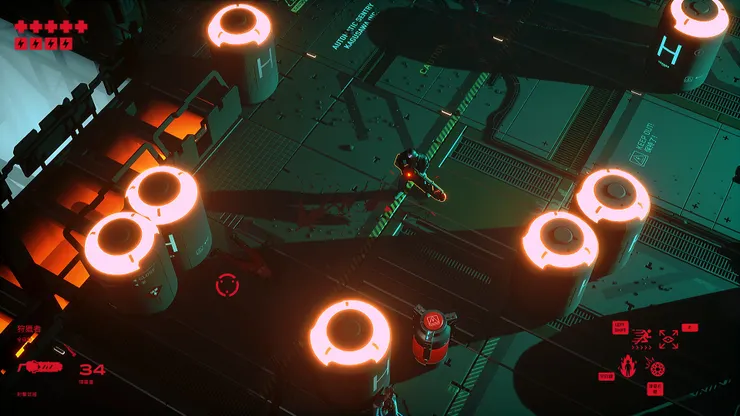Trigger the eye with arrows ability
740x416 pixels.
pyautogui.click(x=667, y=338)
